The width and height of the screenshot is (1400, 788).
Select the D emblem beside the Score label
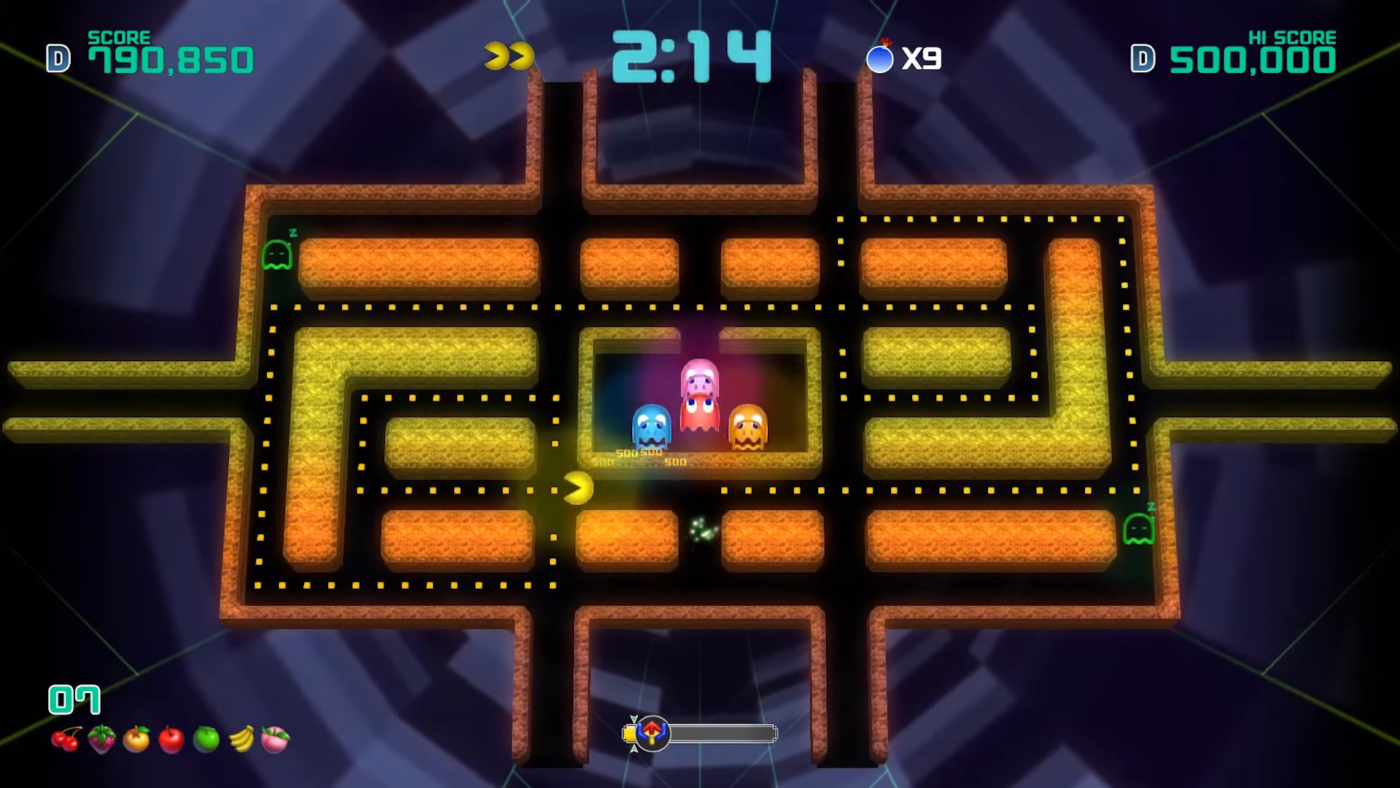57,58
